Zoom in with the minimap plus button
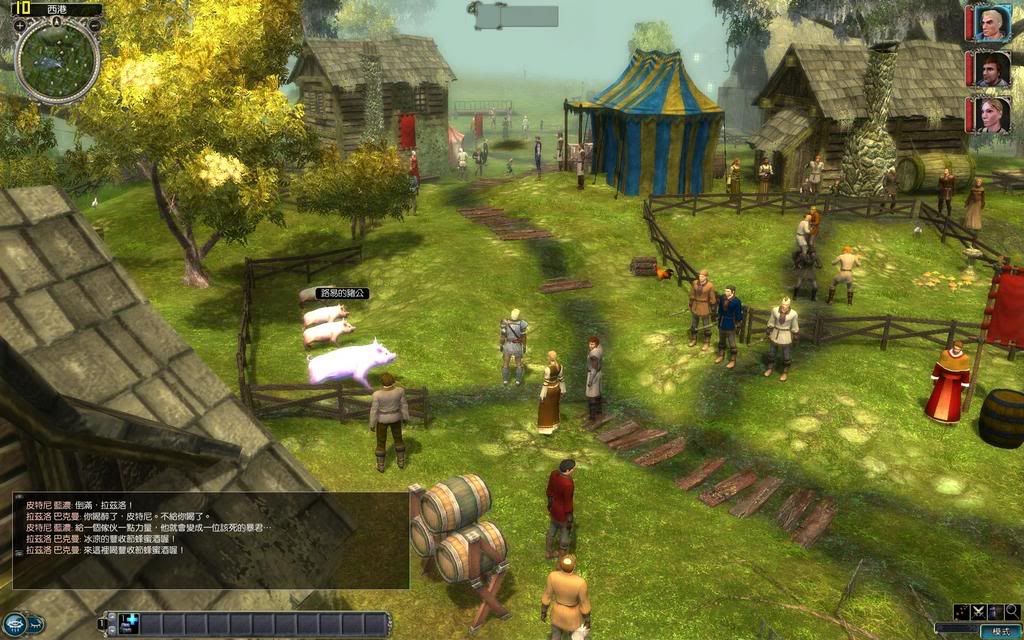This screenshot has height=640, width=1024. (20, 25)
